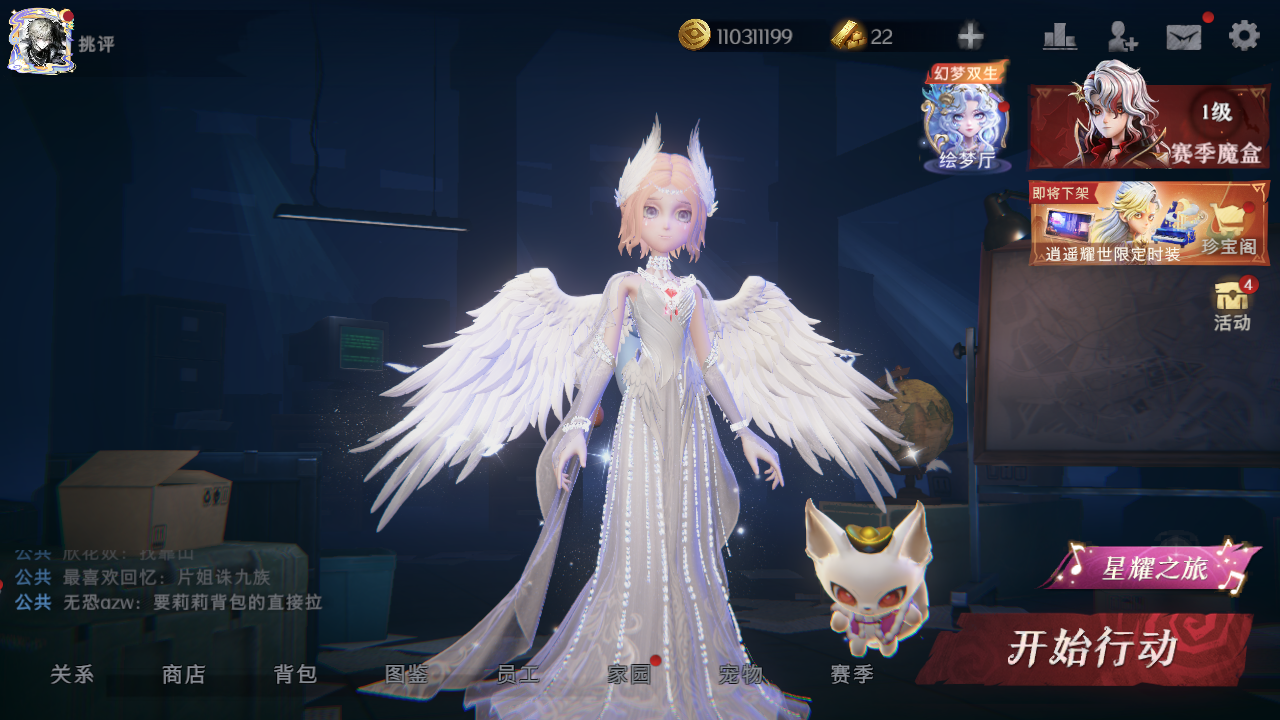1280x720 pixels.
Task: Open the player profile avatar
Action: pyautogui.click(x=41, y=40)
